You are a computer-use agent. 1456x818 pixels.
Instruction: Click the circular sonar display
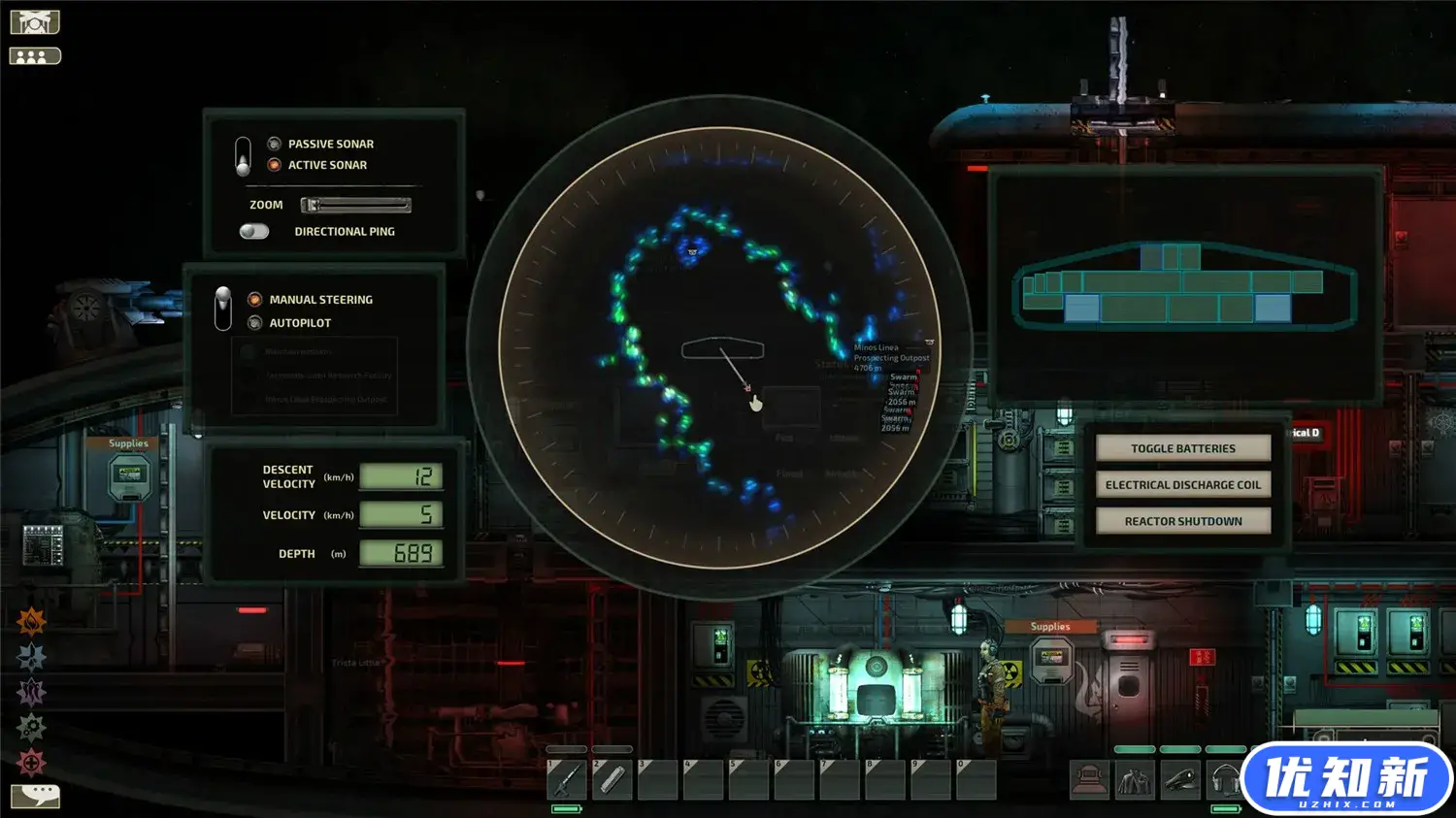pyautogui.click(x=720, y=347)
